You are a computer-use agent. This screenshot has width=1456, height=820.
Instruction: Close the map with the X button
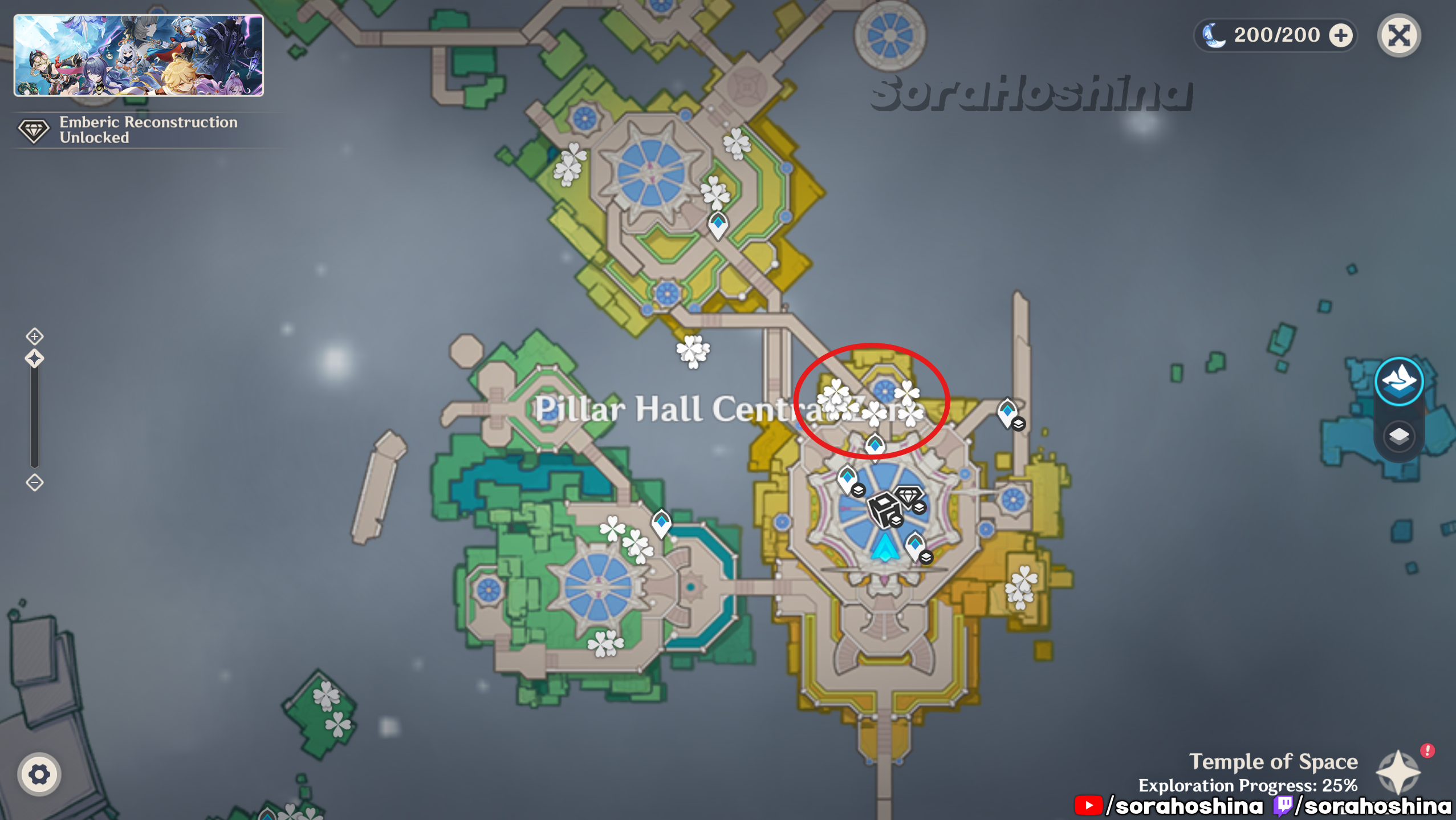(1398, 35)
